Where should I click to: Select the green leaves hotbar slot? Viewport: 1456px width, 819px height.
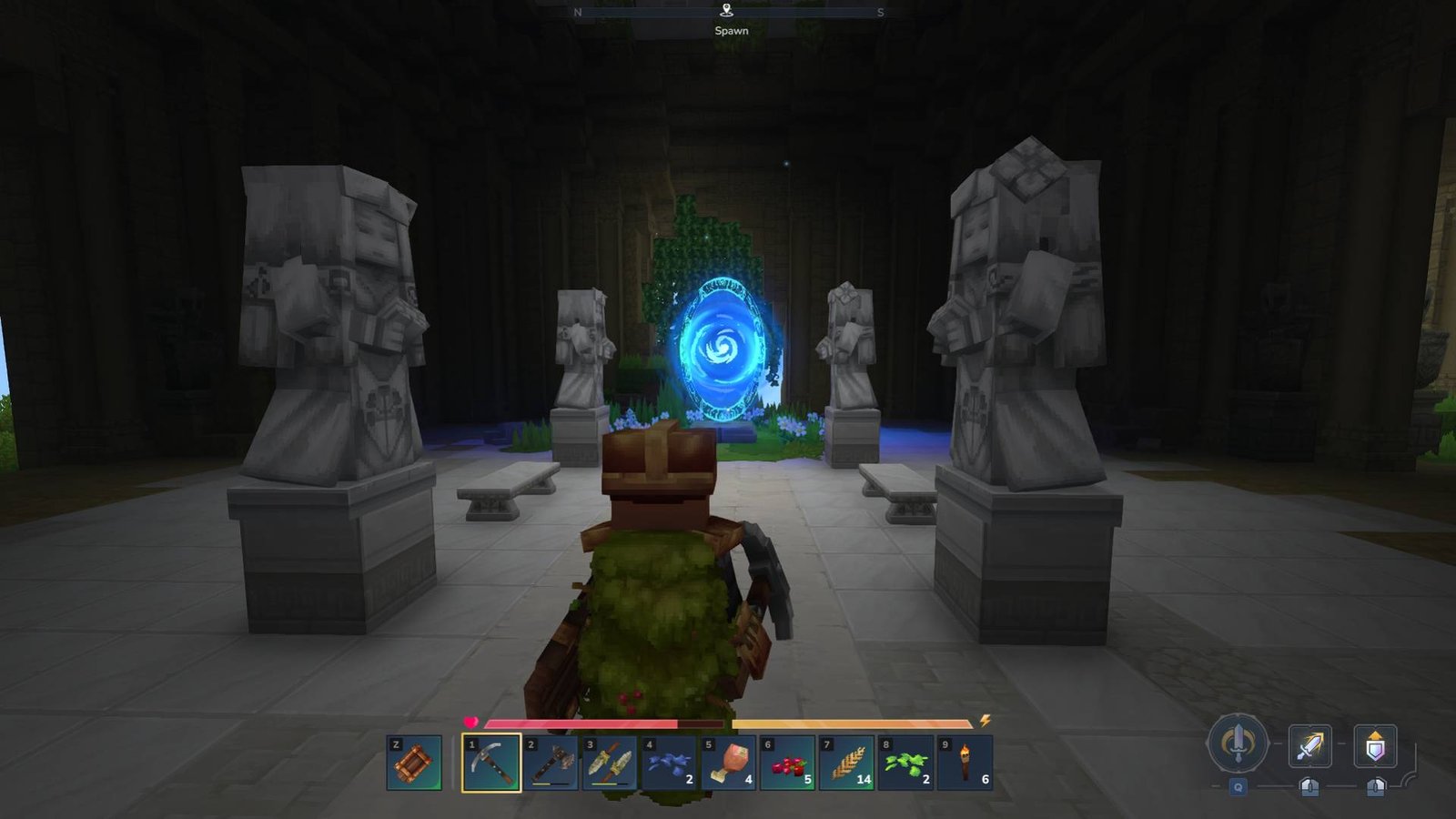click(905, 763)
